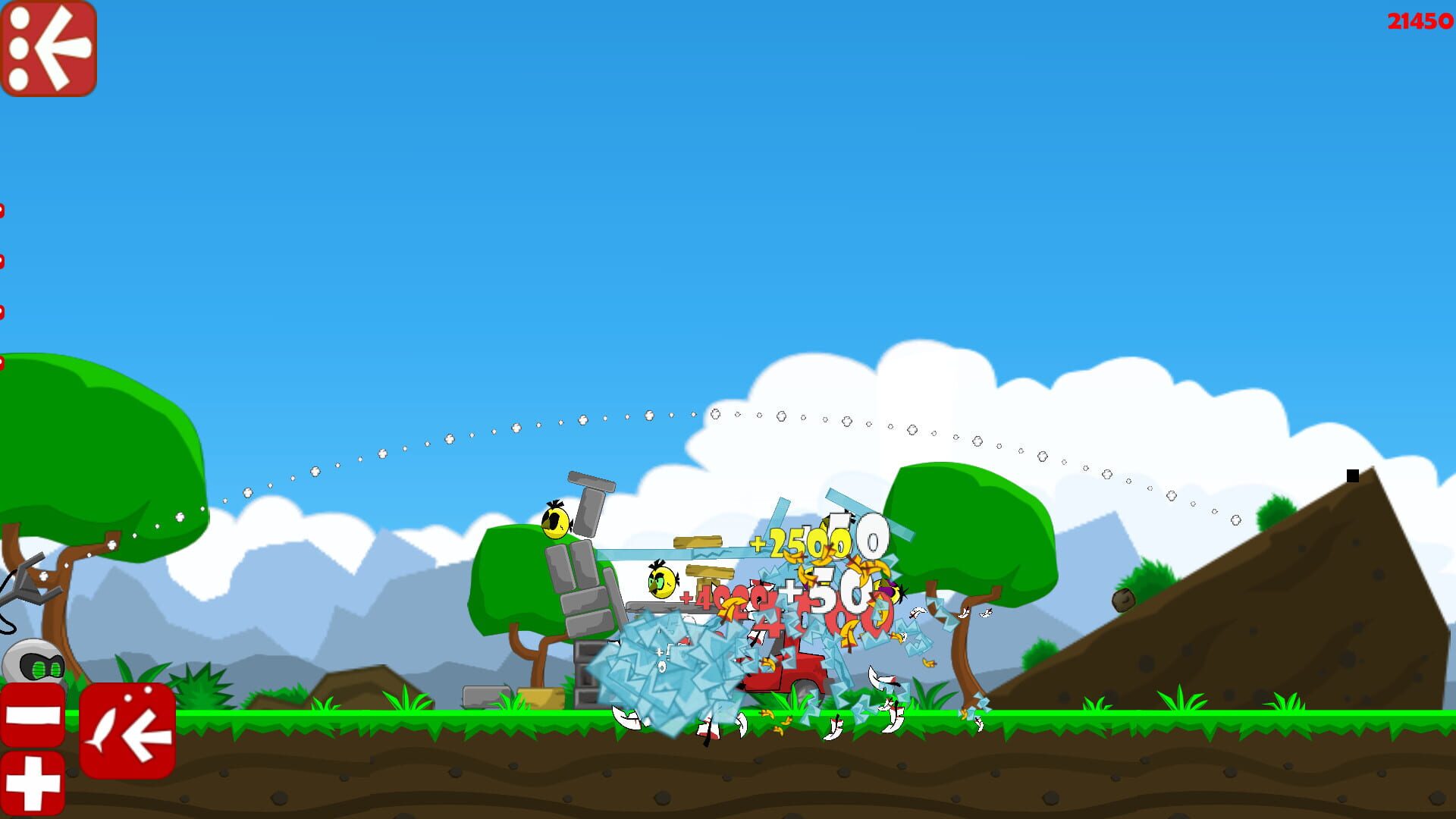Viewport: 1456px width, 819px height.
Task: Click the toppled red car
Action: point(789,667)
